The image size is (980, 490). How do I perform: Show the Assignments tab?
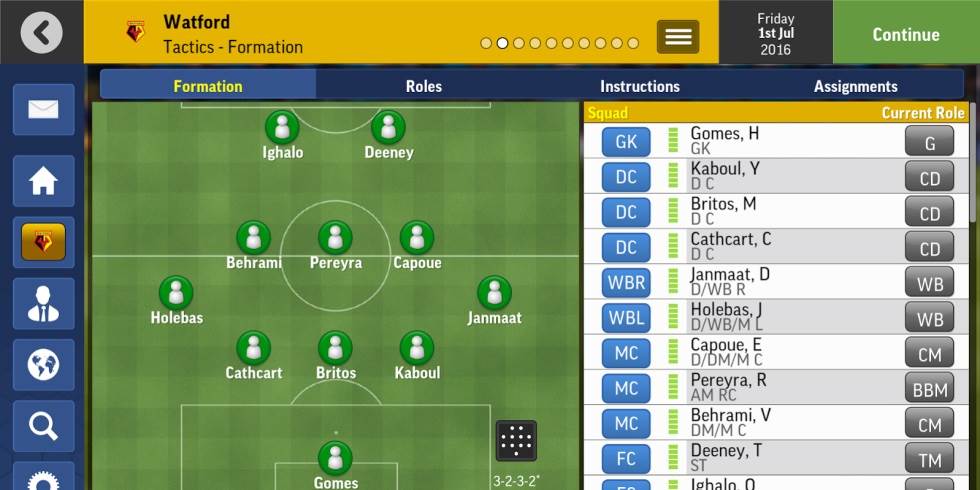pos(855,86)
